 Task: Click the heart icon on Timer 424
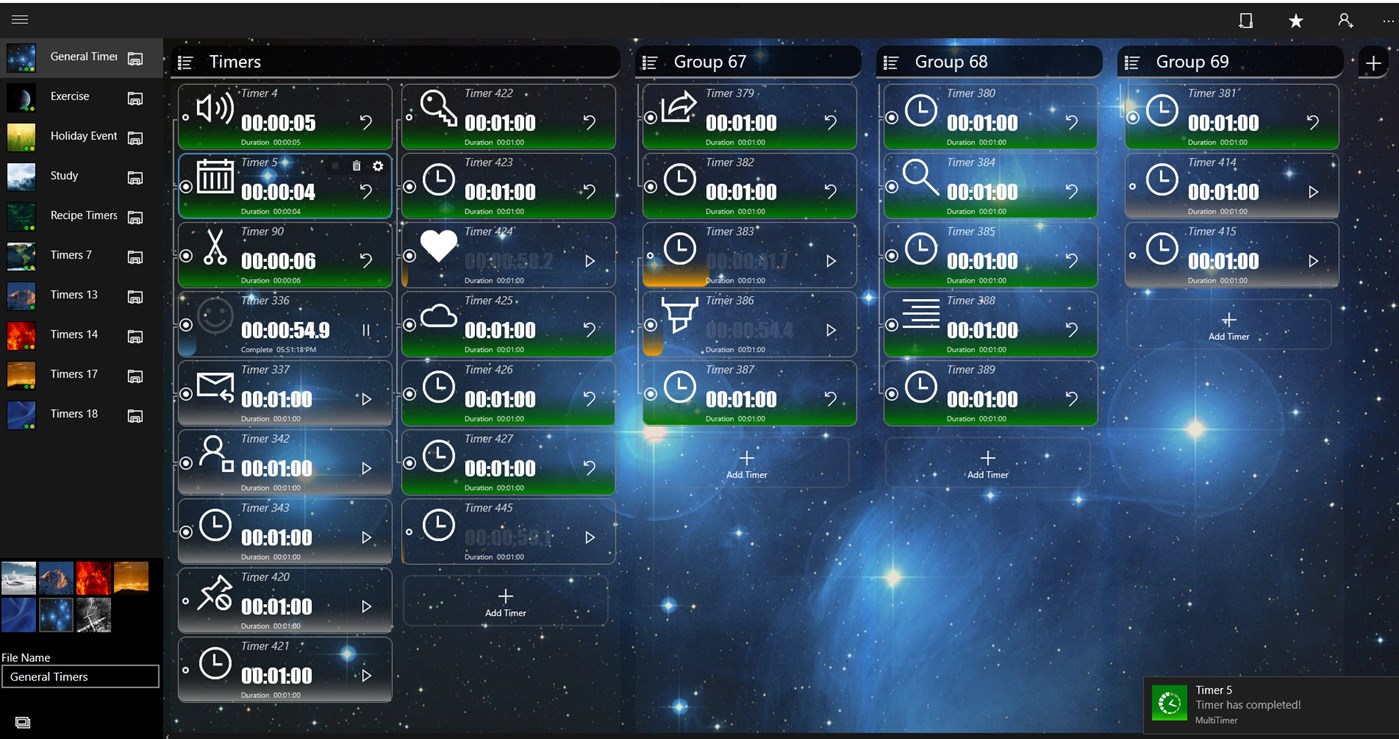[x=439, y=245]
